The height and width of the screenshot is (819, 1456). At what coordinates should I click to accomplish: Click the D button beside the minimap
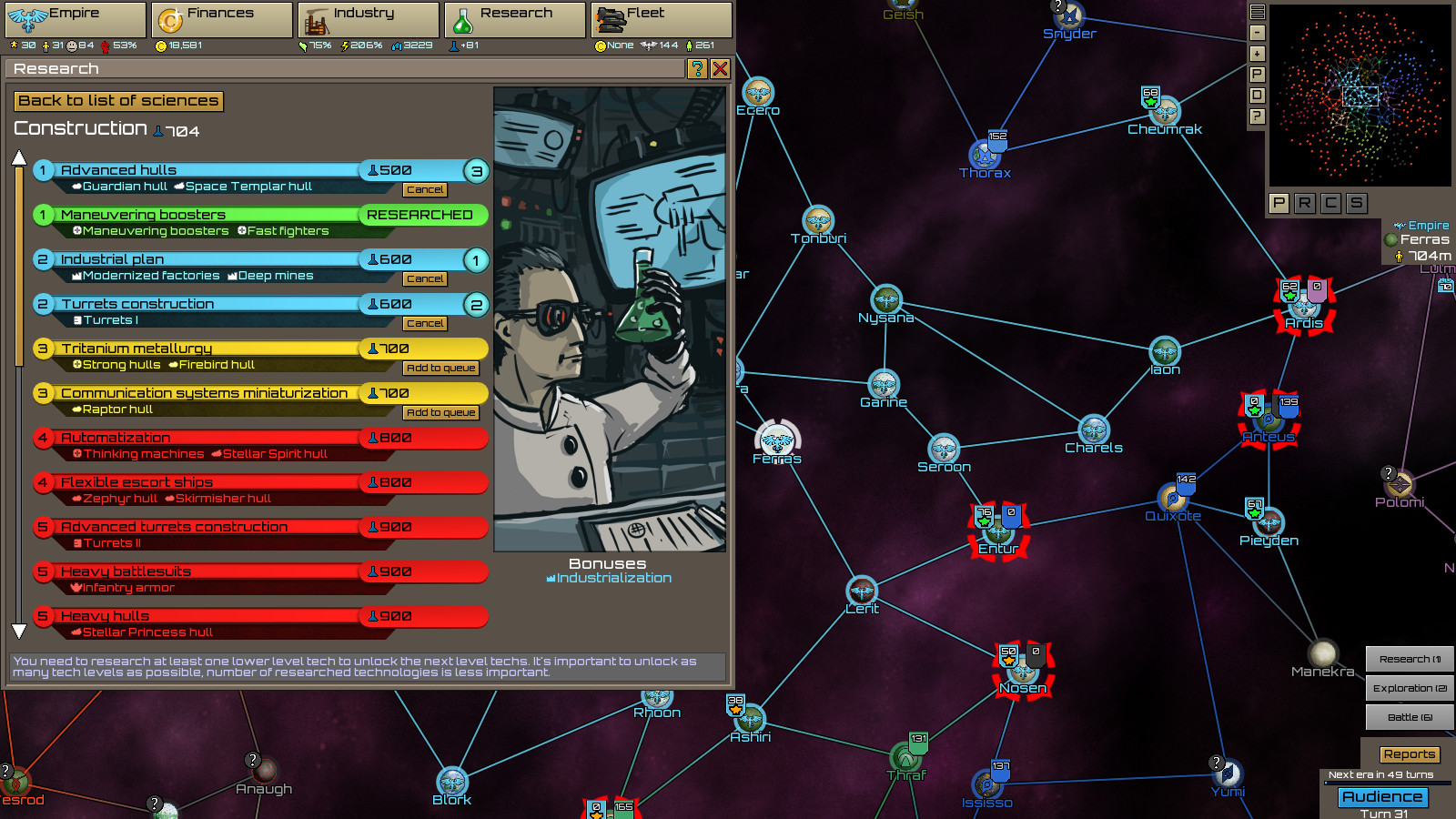point(1257,95)
